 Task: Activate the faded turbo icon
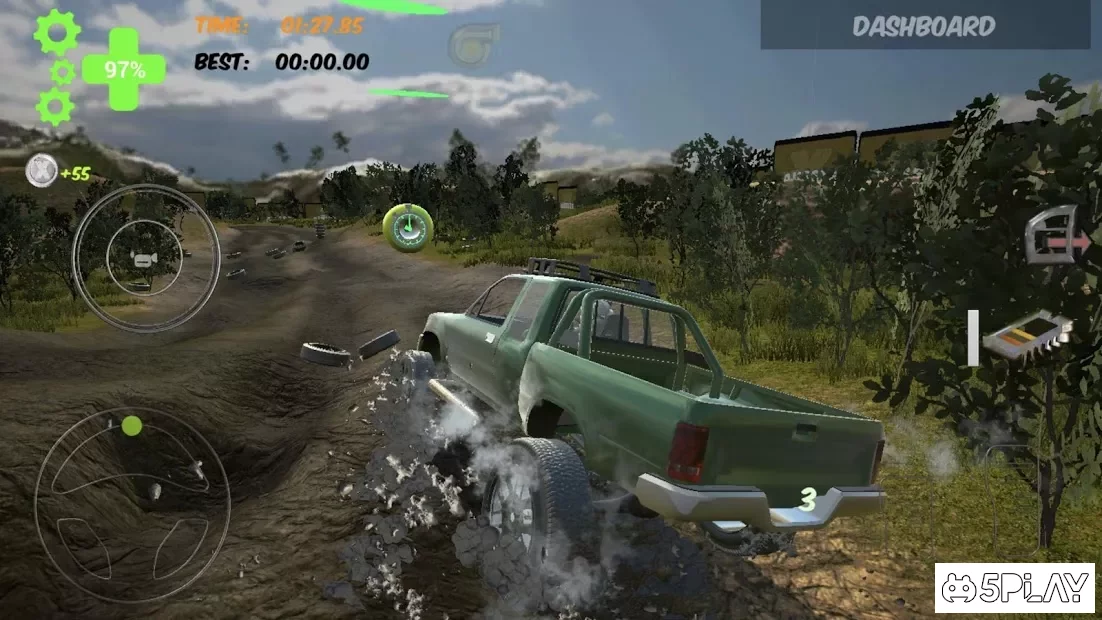473,44
